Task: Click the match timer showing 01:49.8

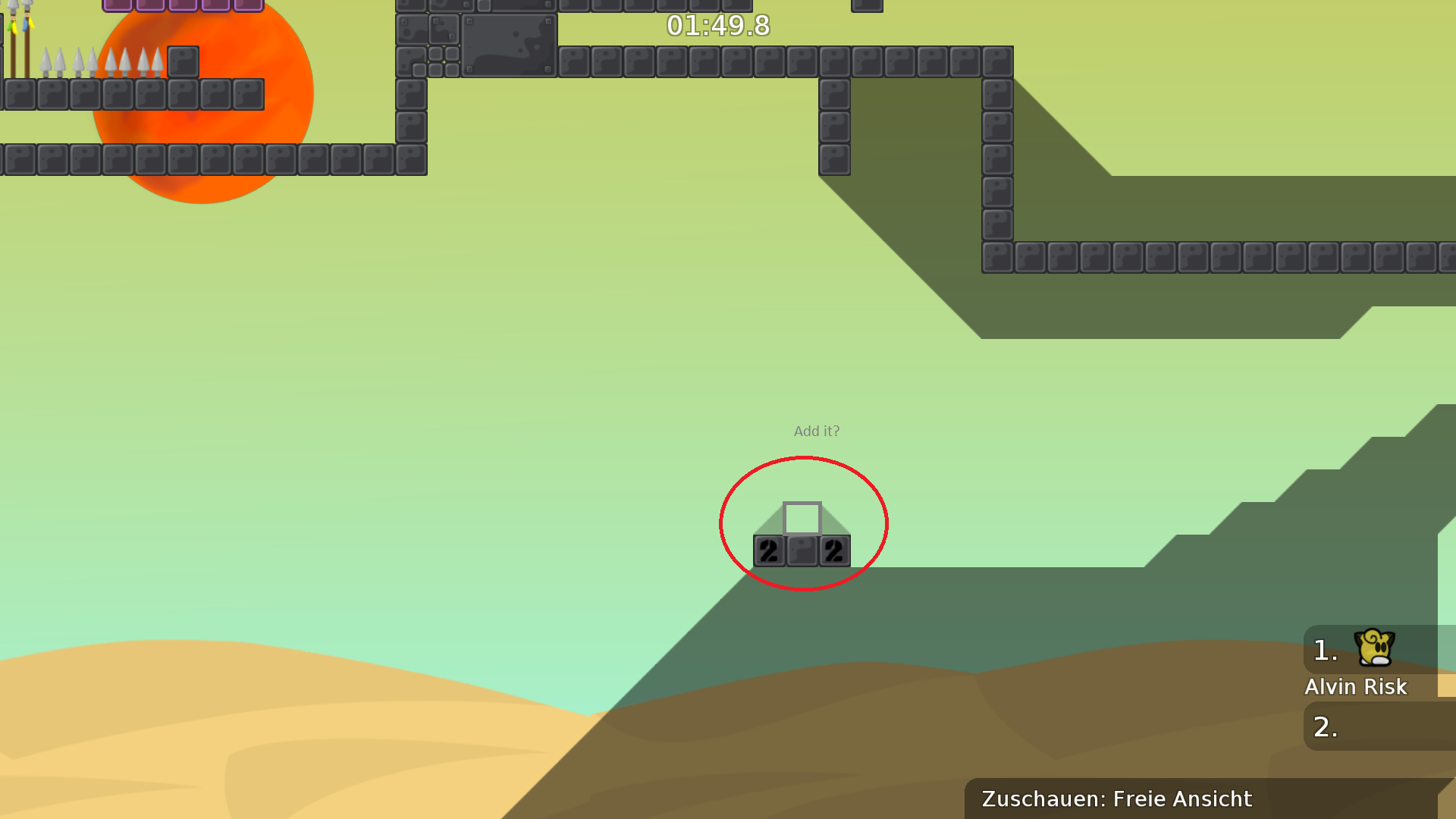Action: 716,26
